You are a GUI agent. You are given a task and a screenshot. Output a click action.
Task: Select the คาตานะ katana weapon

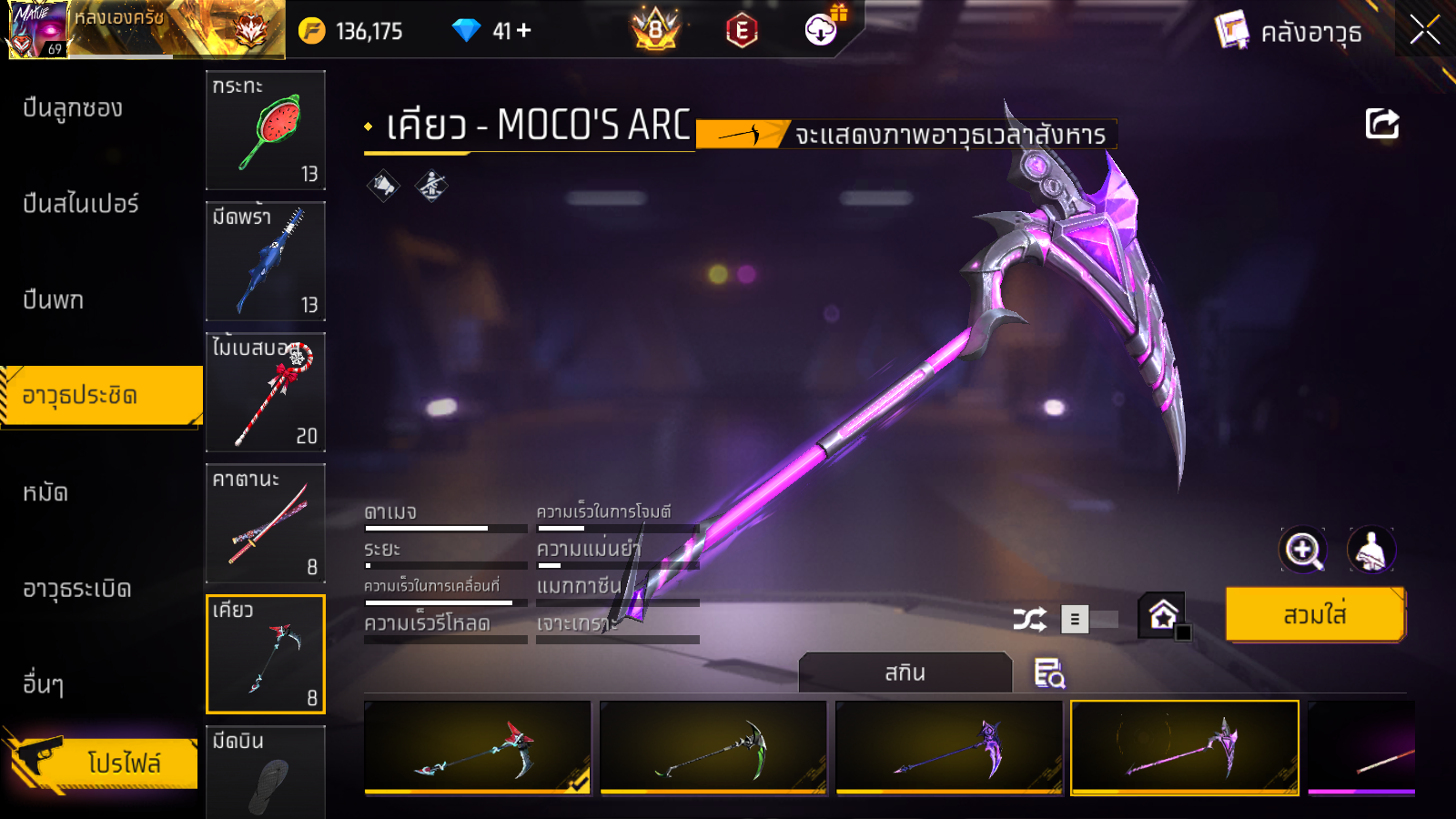pyautogui.click(x=266, y=523)
